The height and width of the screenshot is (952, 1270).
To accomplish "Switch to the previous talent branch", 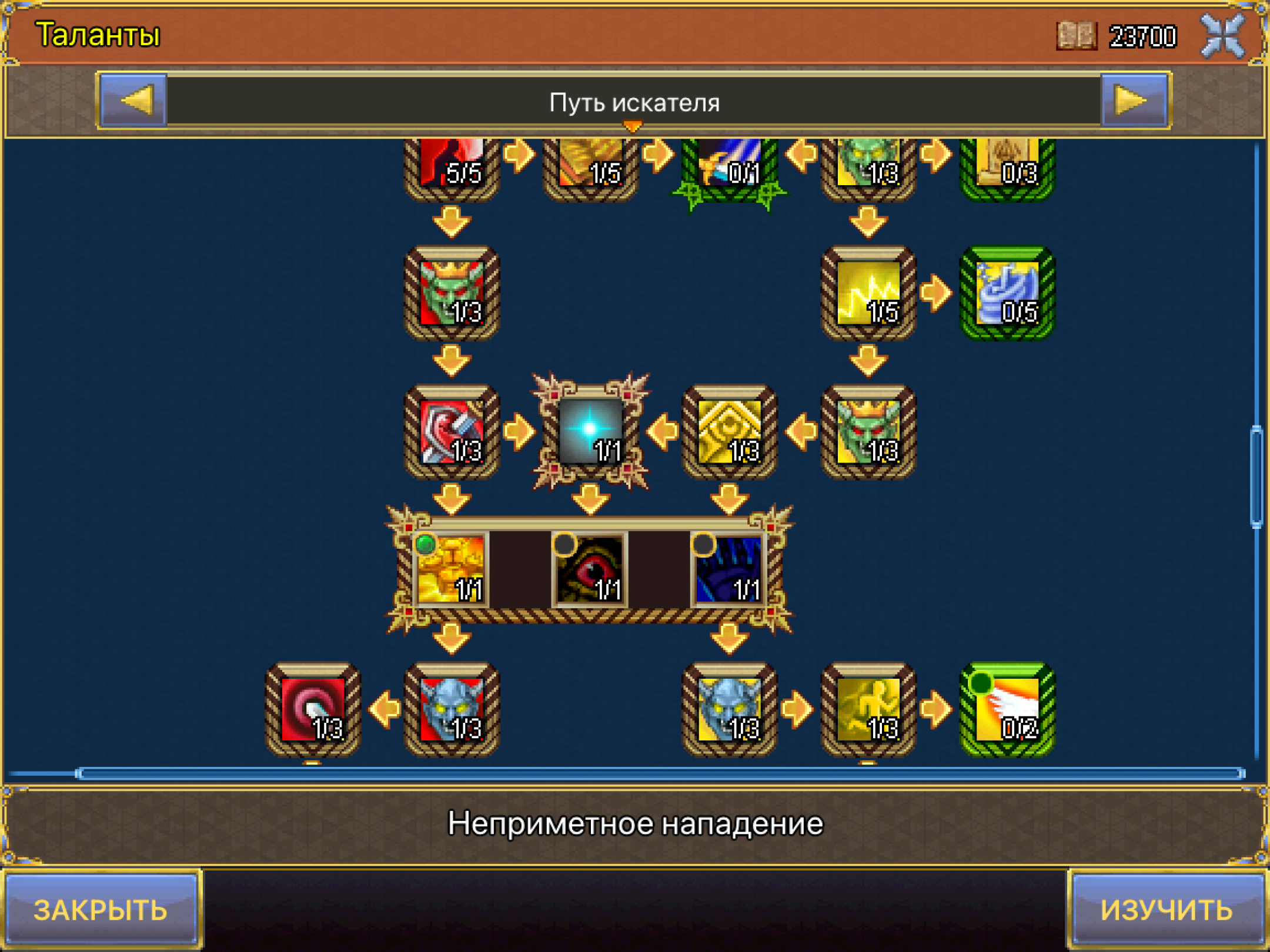I will 135,100.
